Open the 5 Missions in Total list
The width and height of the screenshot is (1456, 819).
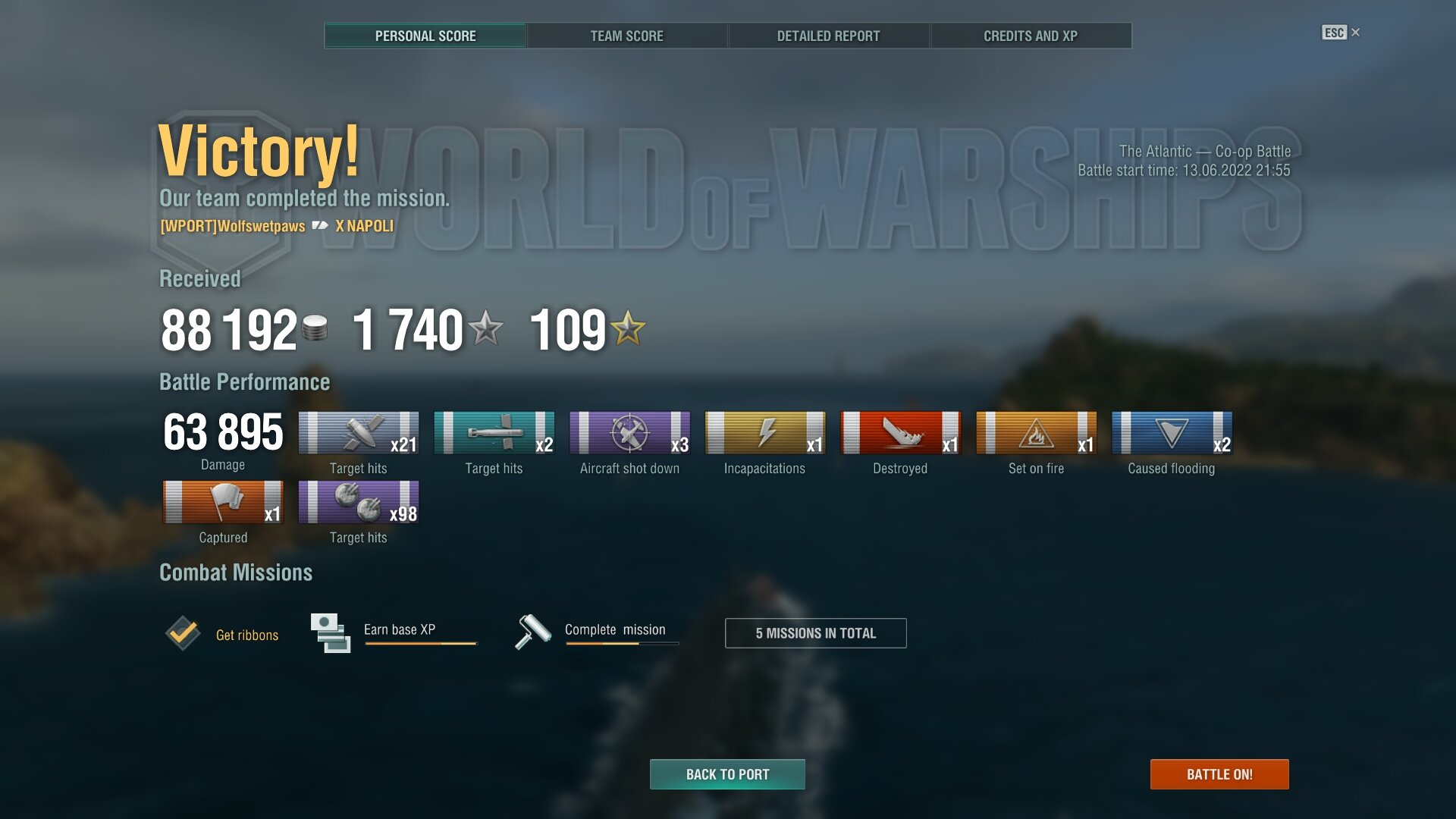[815, 633]
